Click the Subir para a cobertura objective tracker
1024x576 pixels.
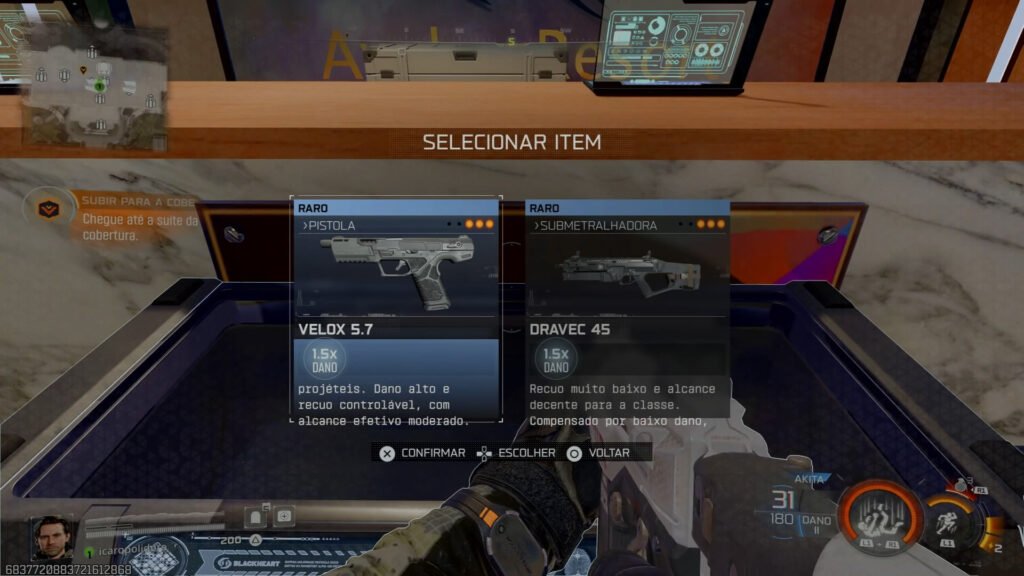click(108, 217)
